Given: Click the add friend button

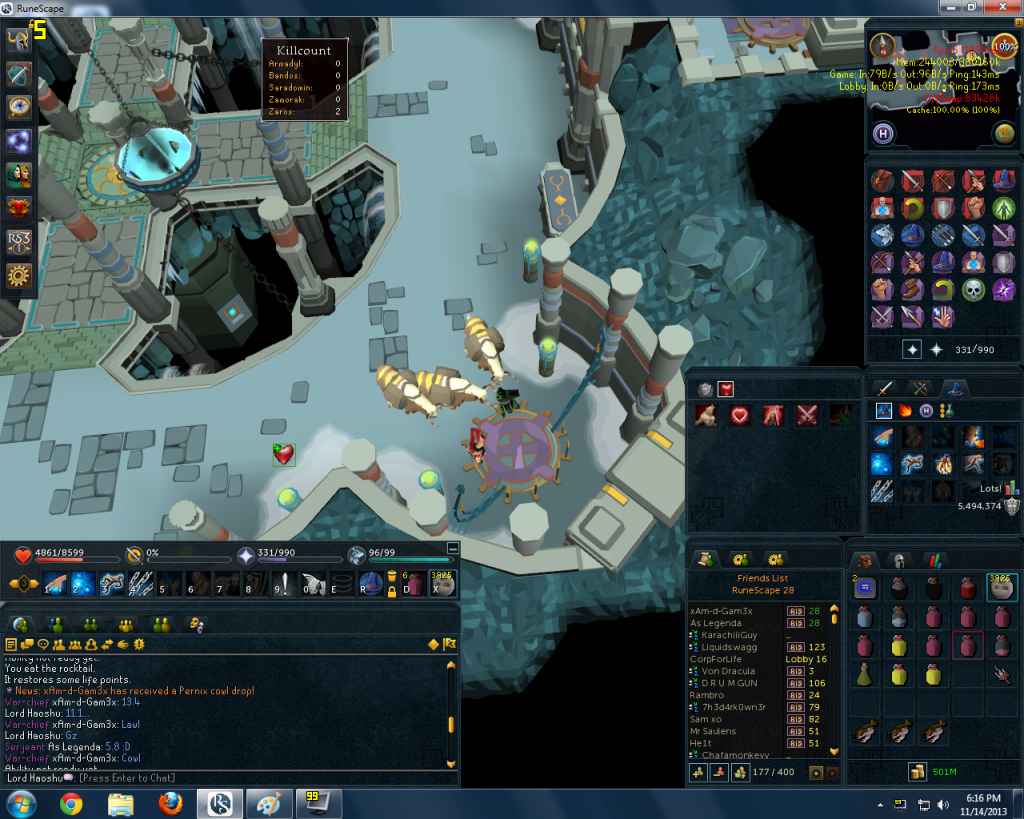Looking at the screenshot, I should click(x=698, y=773).
